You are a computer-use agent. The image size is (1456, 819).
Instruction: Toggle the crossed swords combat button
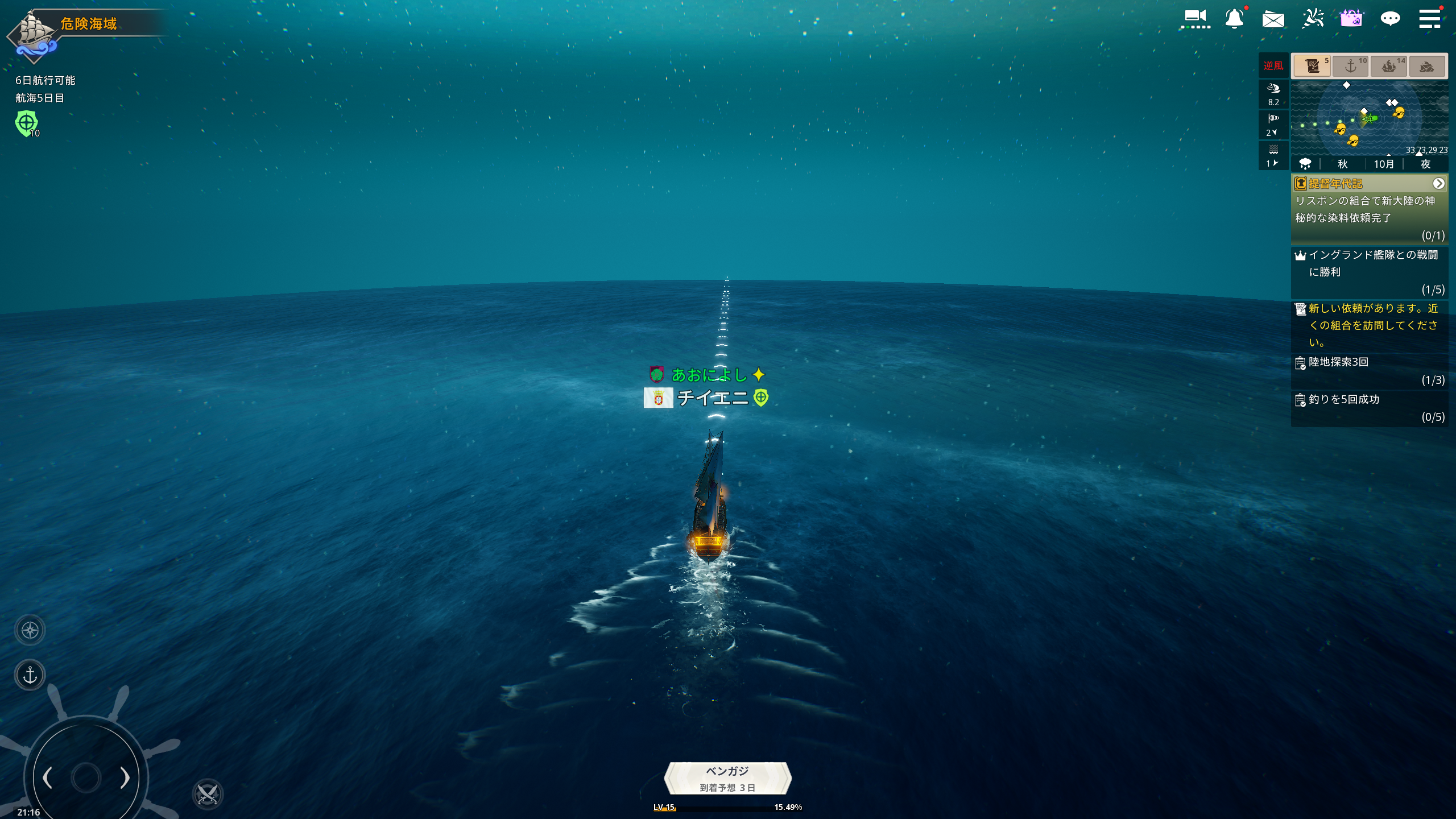(x=208, y=794)
